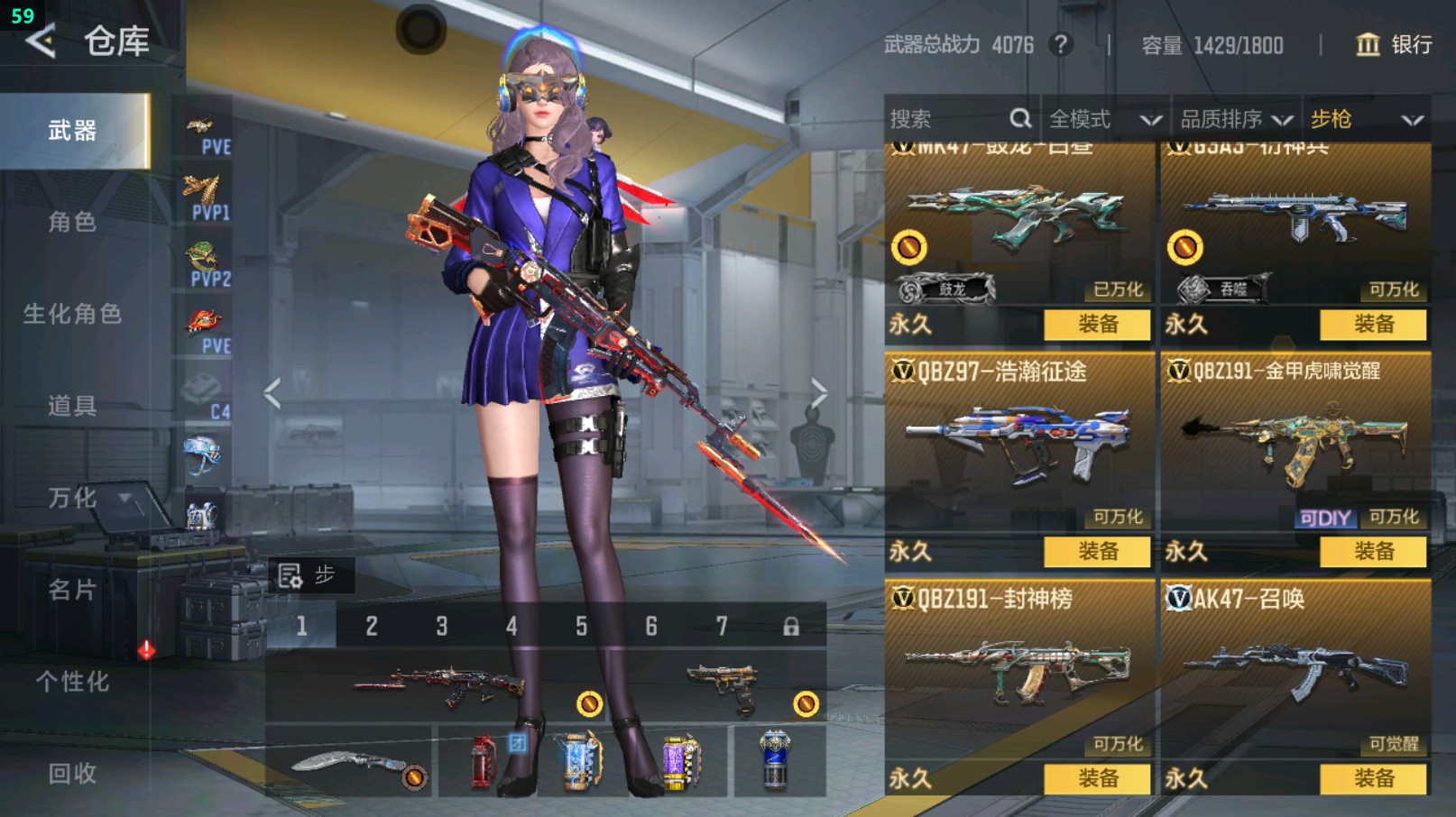Go to the 个性化 section
Viewport: 1456px width, 817px height.
point(72,682)
